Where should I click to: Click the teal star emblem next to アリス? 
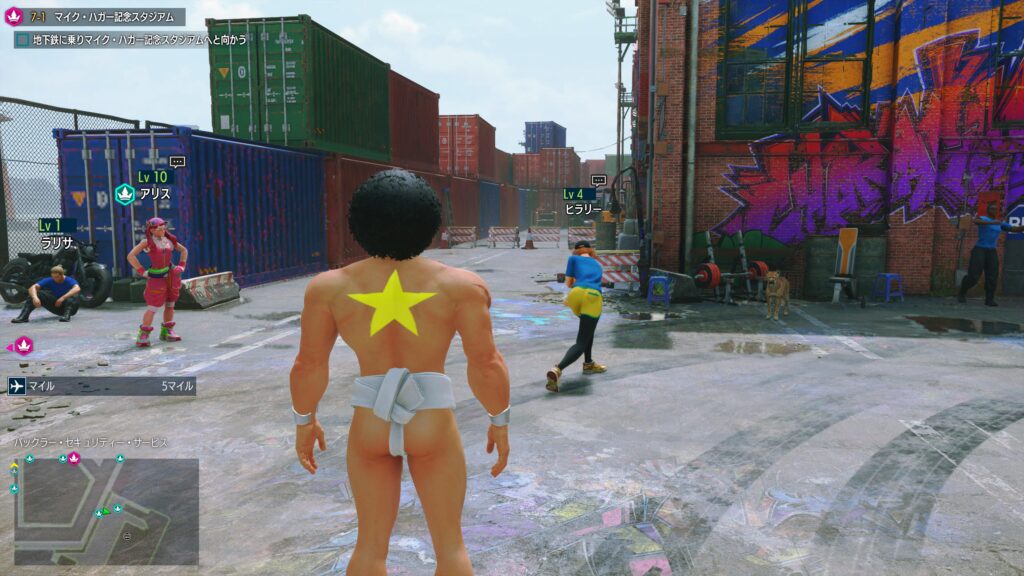(125, 194)
